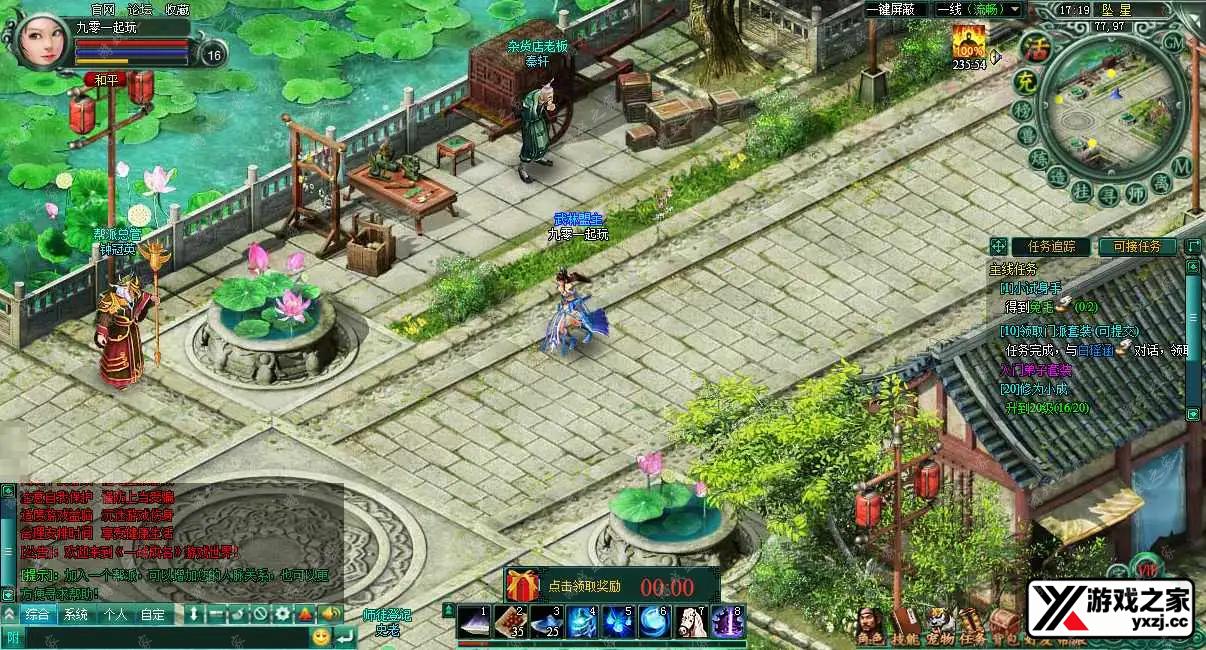Click the gift box reward claim button
Viewport: 1206px width, 650px height.
pos(522,585)
